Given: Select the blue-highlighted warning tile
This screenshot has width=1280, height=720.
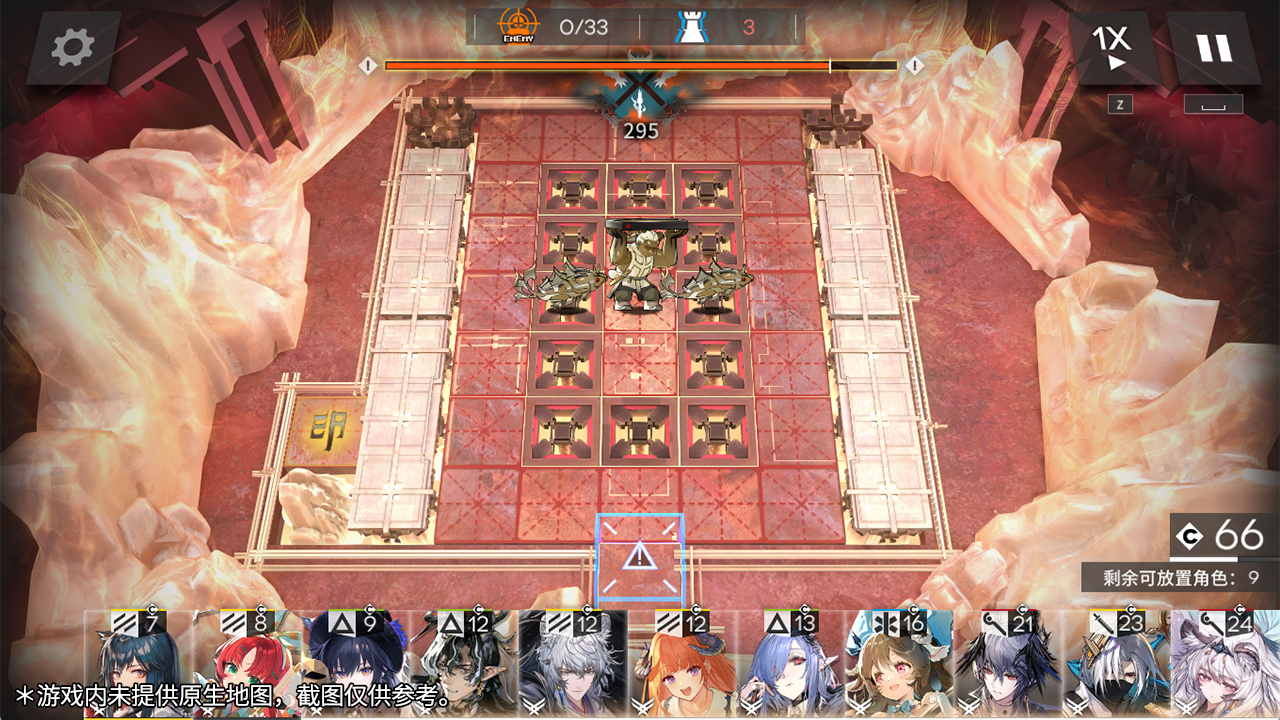Looking at the screenshot, I should pos(640,558).
